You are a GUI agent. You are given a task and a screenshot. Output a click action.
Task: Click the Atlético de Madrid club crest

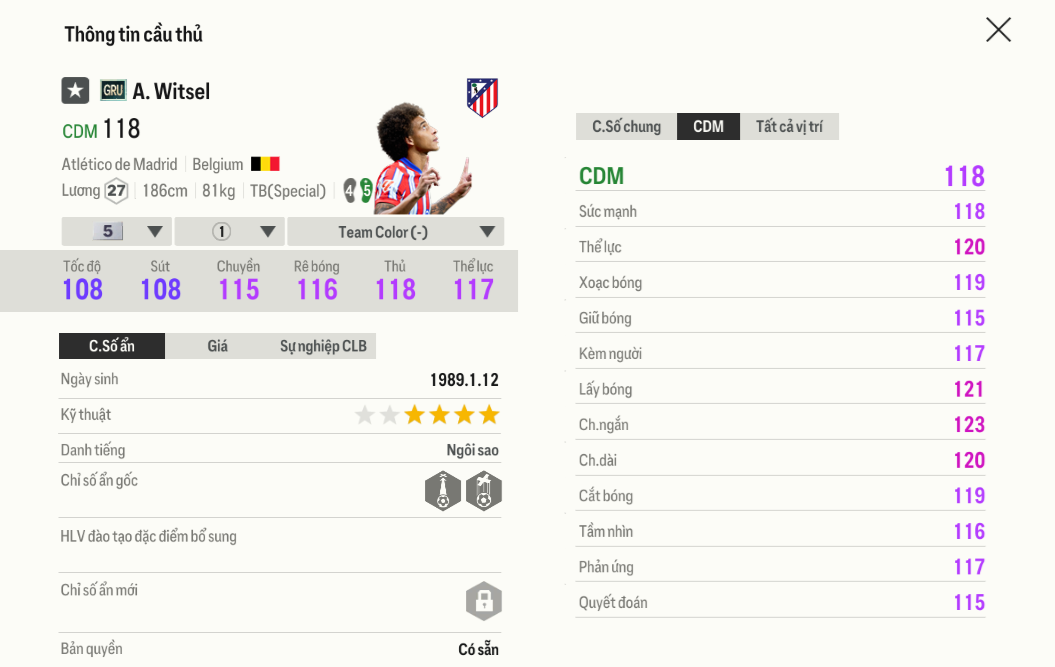pyautogui.click(x=482, y=98)
